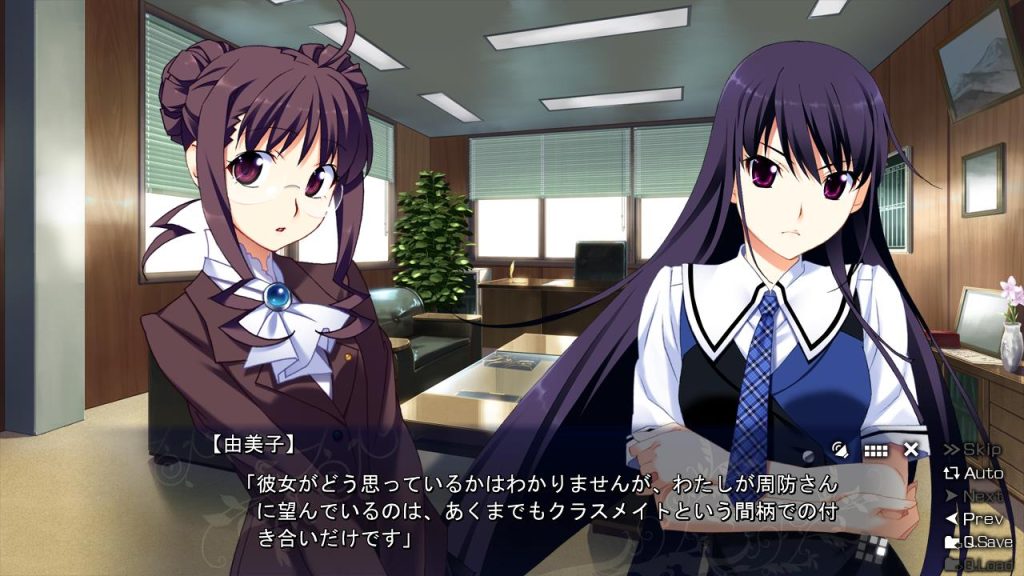Image resolution: width=1024 pixels, height=576 pixels.
Task: Toggle Auto text advance mode
Action: tap(979, 473)
